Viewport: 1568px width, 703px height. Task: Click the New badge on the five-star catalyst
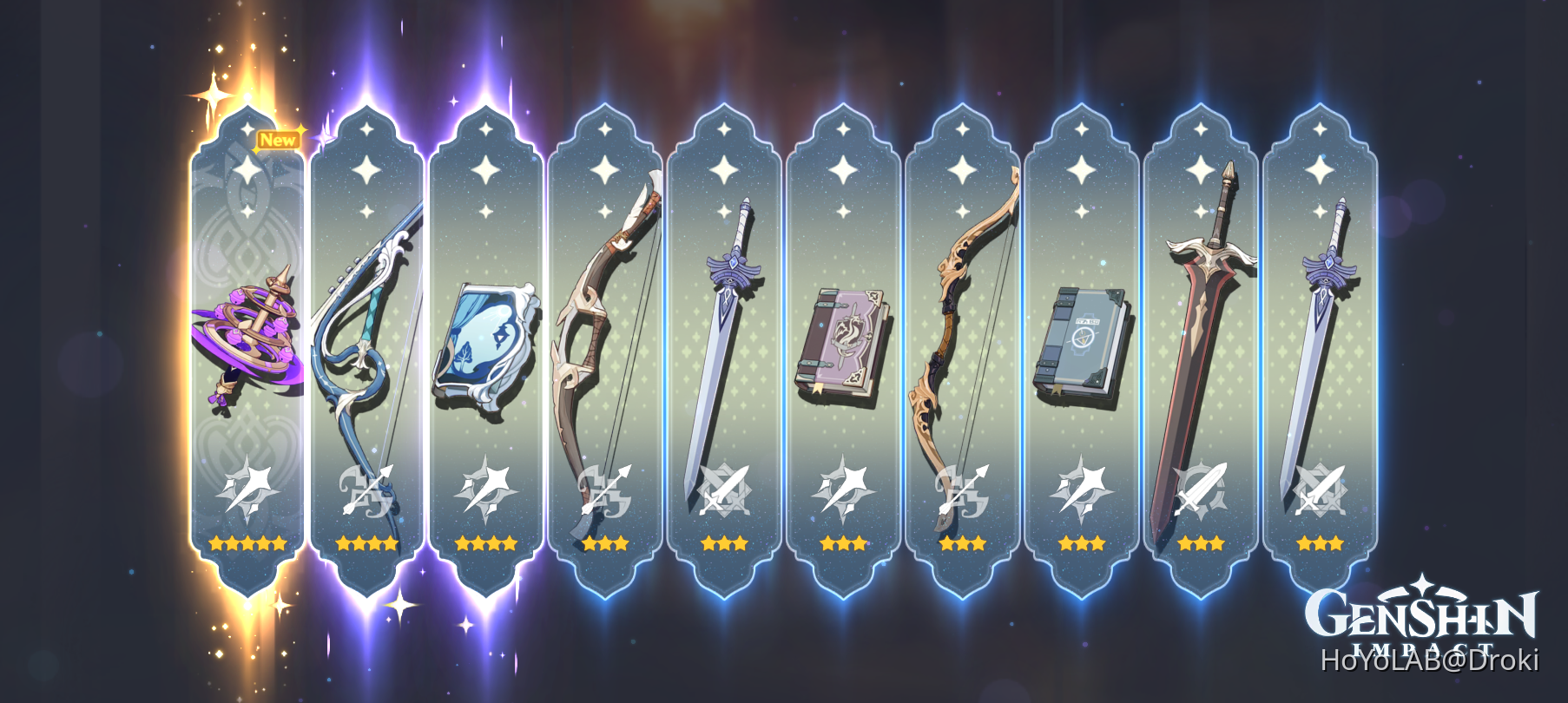coord(277,137)
